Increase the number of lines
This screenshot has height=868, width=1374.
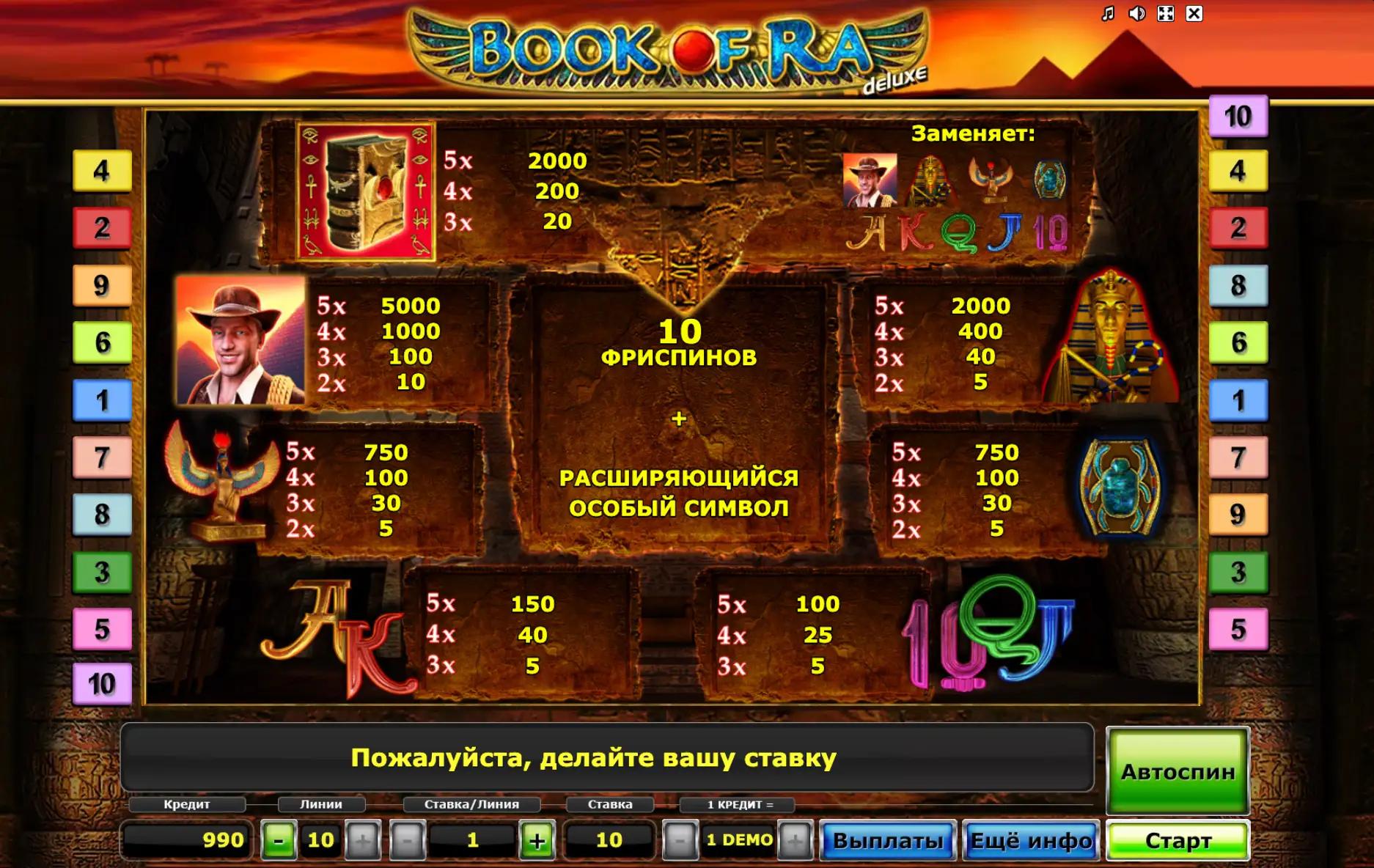coord(363,840)
